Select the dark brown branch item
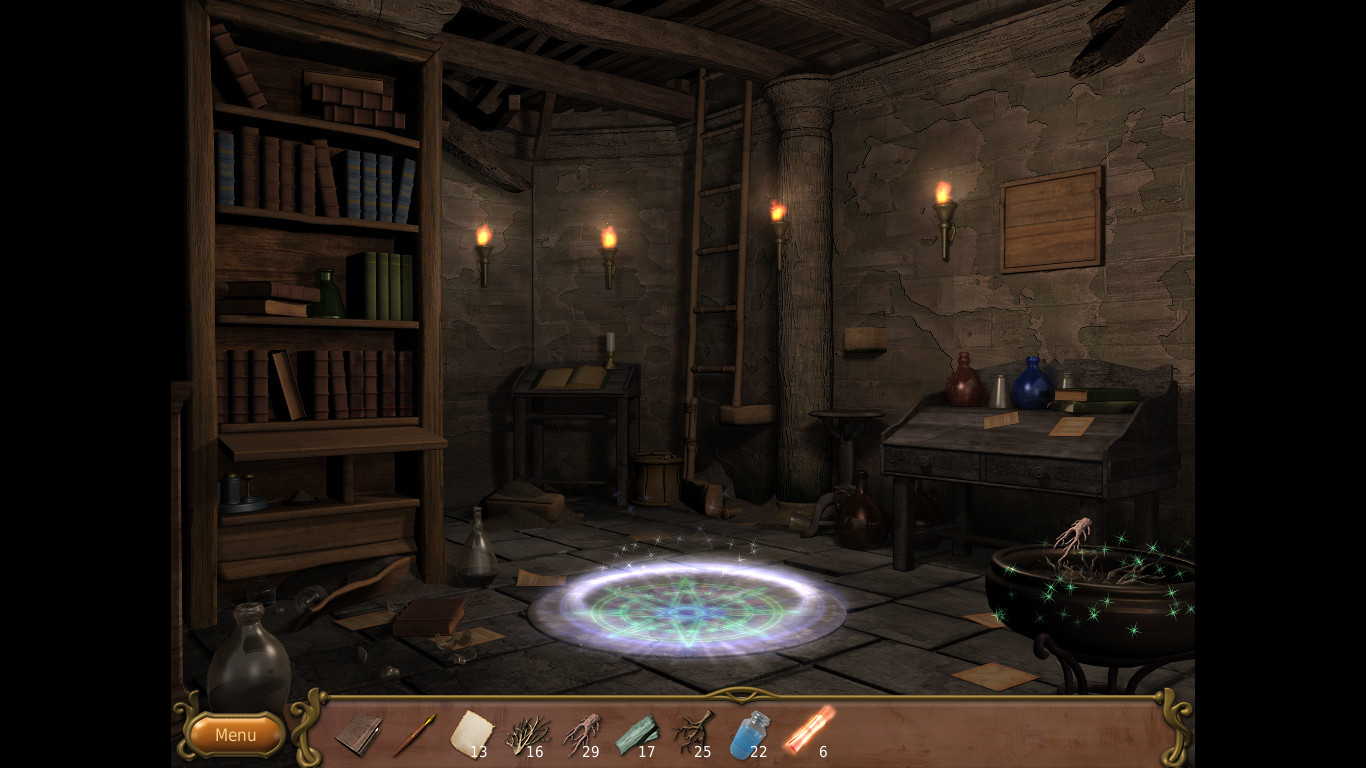 (x=692, y=733)
